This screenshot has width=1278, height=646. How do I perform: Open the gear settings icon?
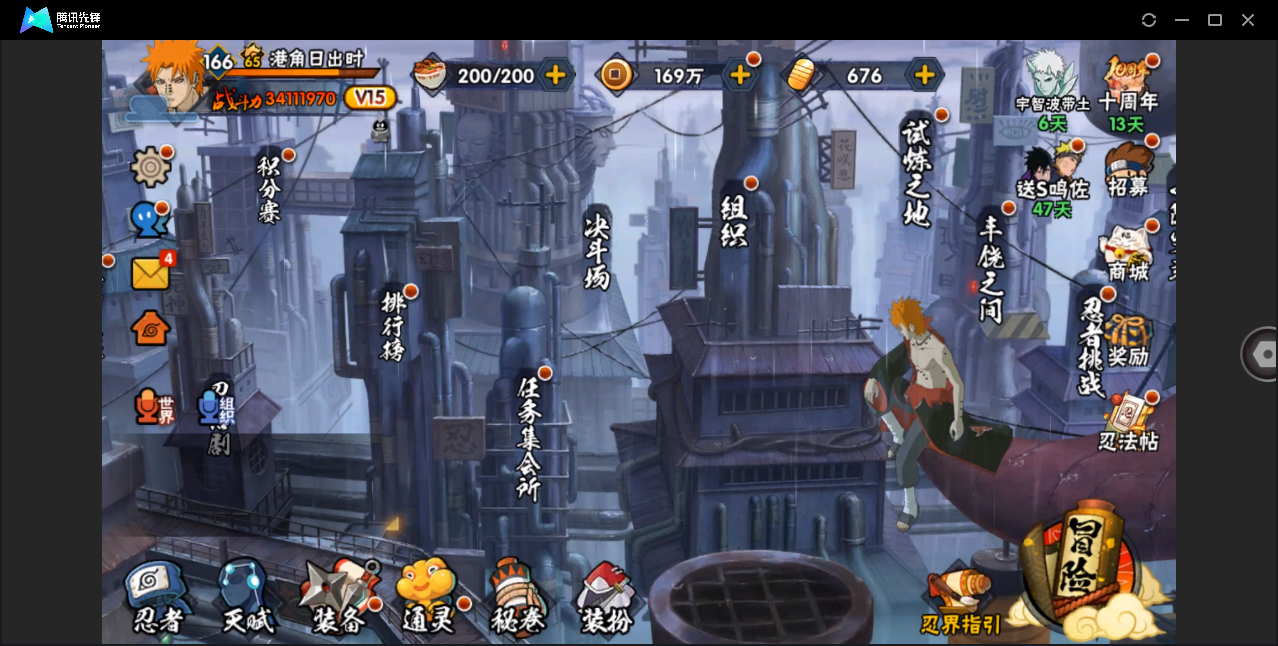pos(150,166)
